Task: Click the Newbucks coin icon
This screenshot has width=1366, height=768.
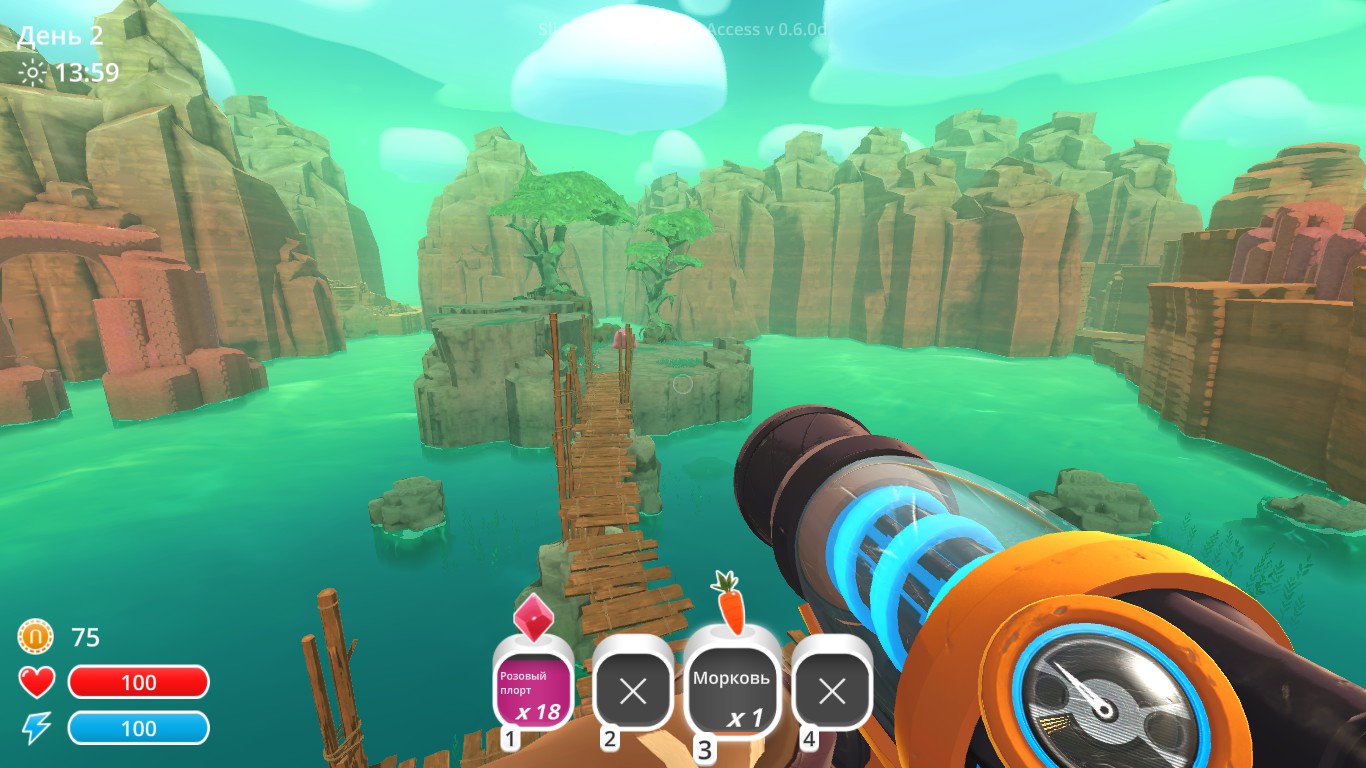Action: point(34,634)
